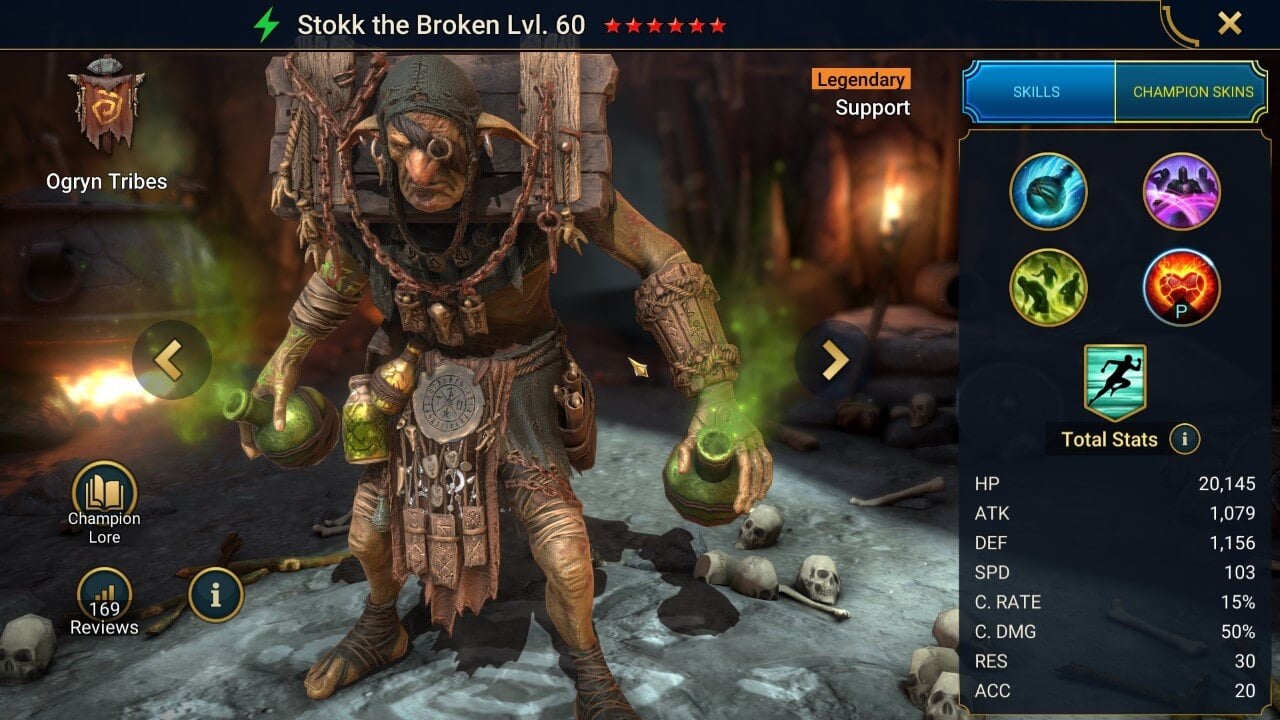This screenshot has height=720, width=1280.
Task: Click the circular info button near Reviews
Action: 214,594
